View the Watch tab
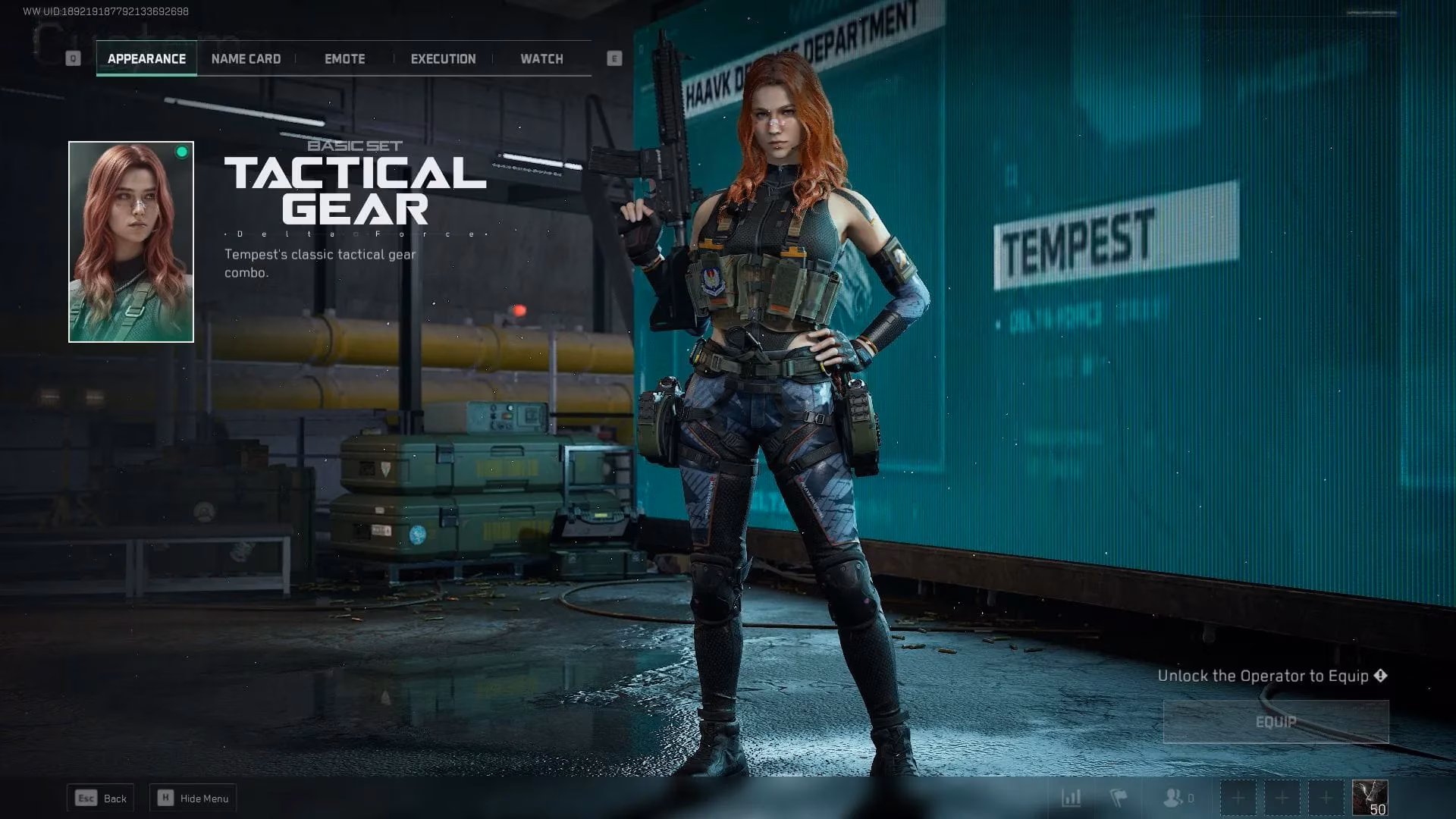Viewport: 1456px width, 819px height. point(541,58)
